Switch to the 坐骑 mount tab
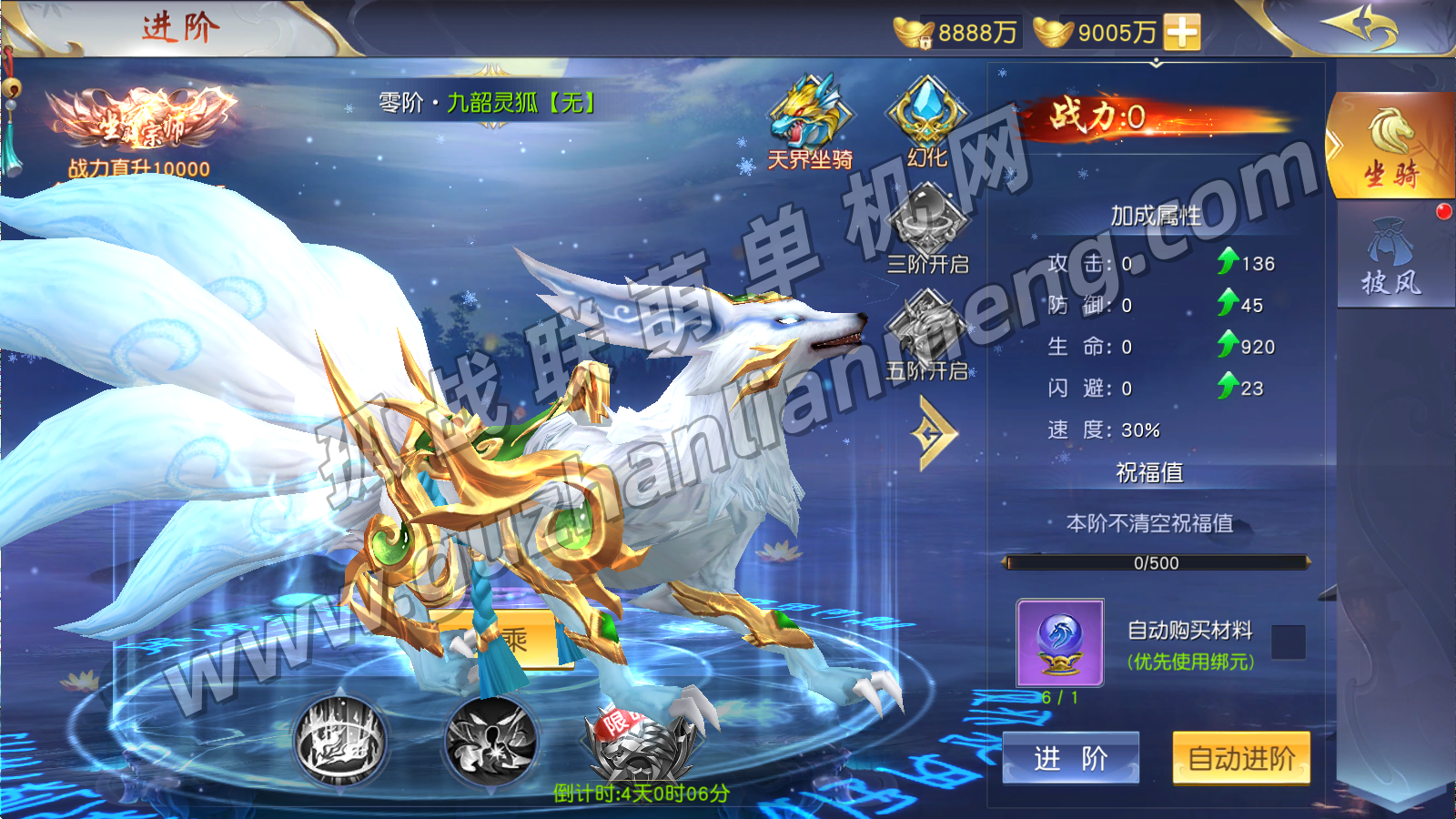This screenshot has height=819, width=1456. point(1390,146)
